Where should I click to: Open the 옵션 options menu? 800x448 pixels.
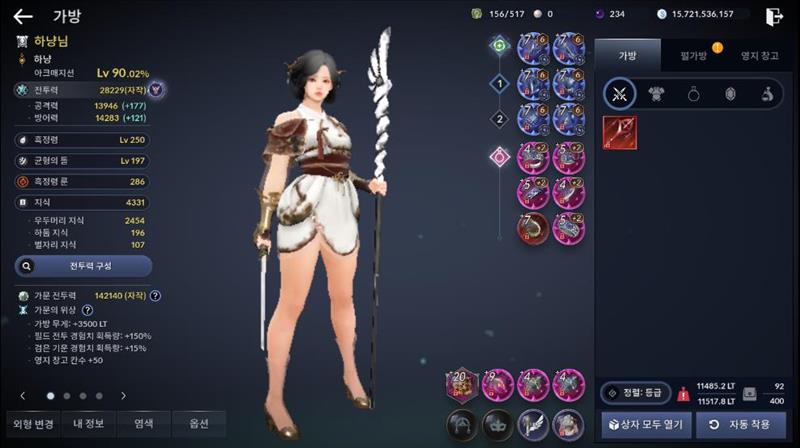[x=199, y=423]
